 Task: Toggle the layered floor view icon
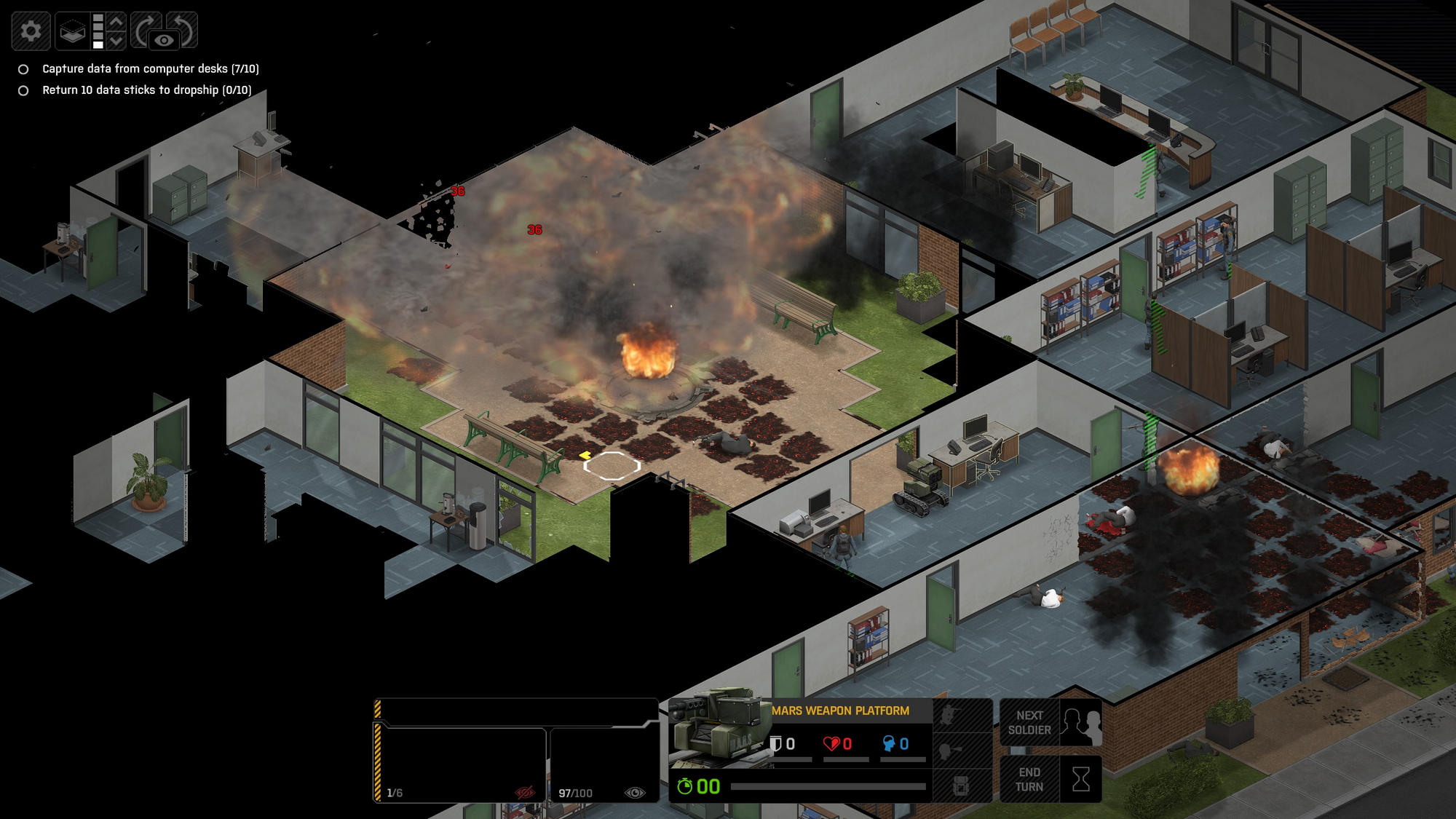point(73,31)
